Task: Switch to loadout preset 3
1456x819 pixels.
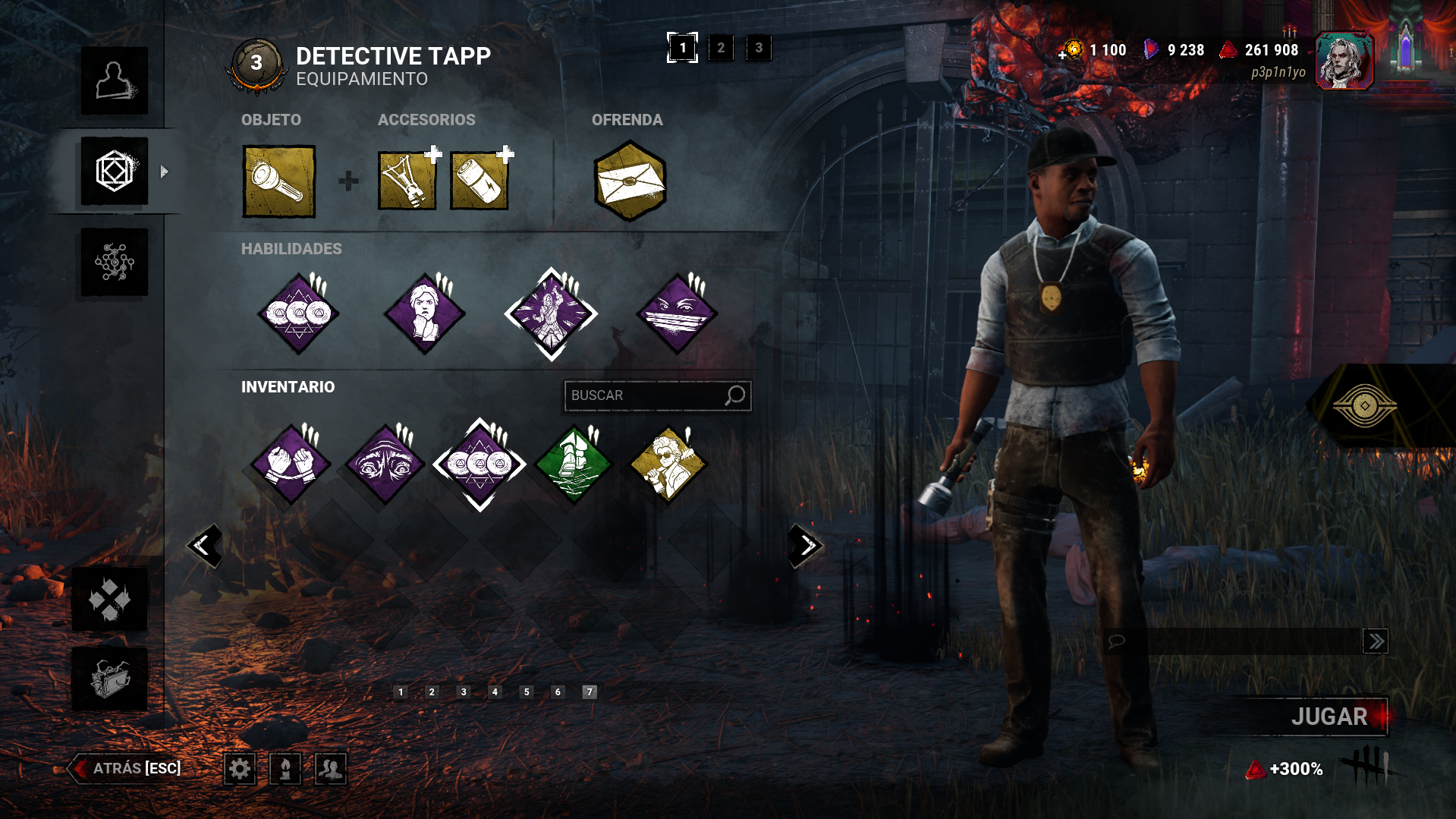Action: [759, 48]
